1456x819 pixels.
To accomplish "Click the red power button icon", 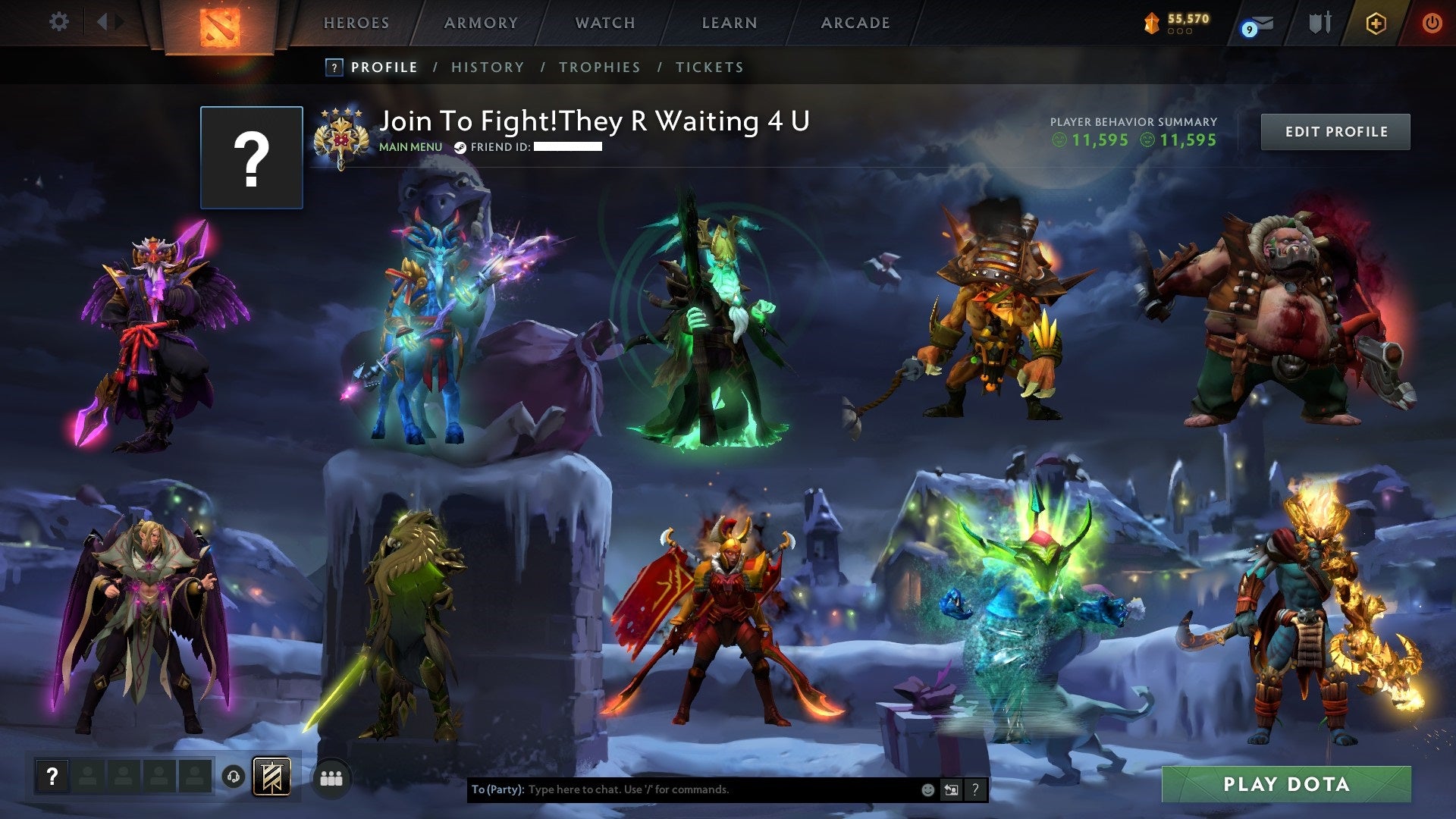I will click(1432, 23).
